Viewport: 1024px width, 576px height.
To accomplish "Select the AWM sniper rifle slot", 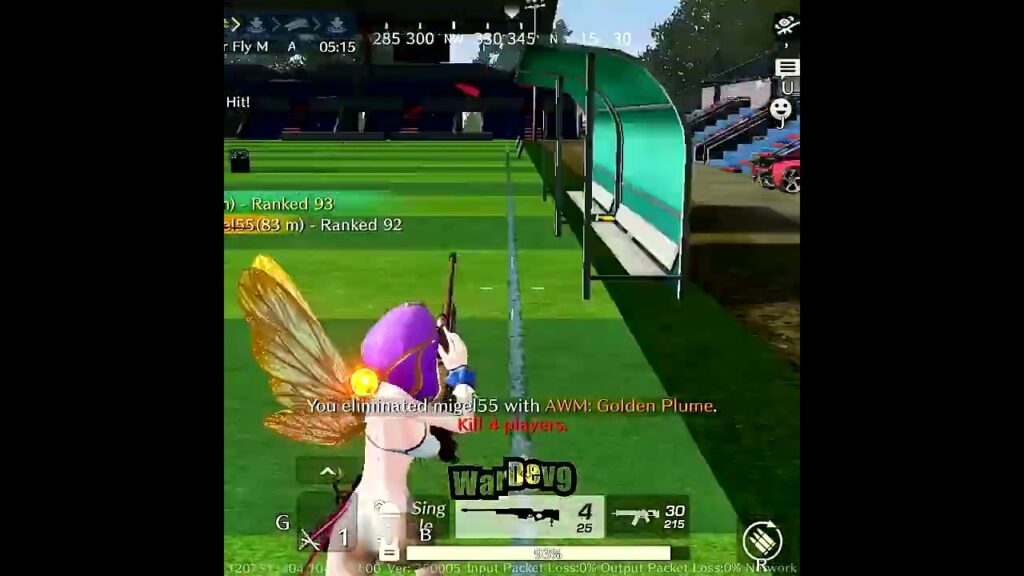I will point(530,517).
